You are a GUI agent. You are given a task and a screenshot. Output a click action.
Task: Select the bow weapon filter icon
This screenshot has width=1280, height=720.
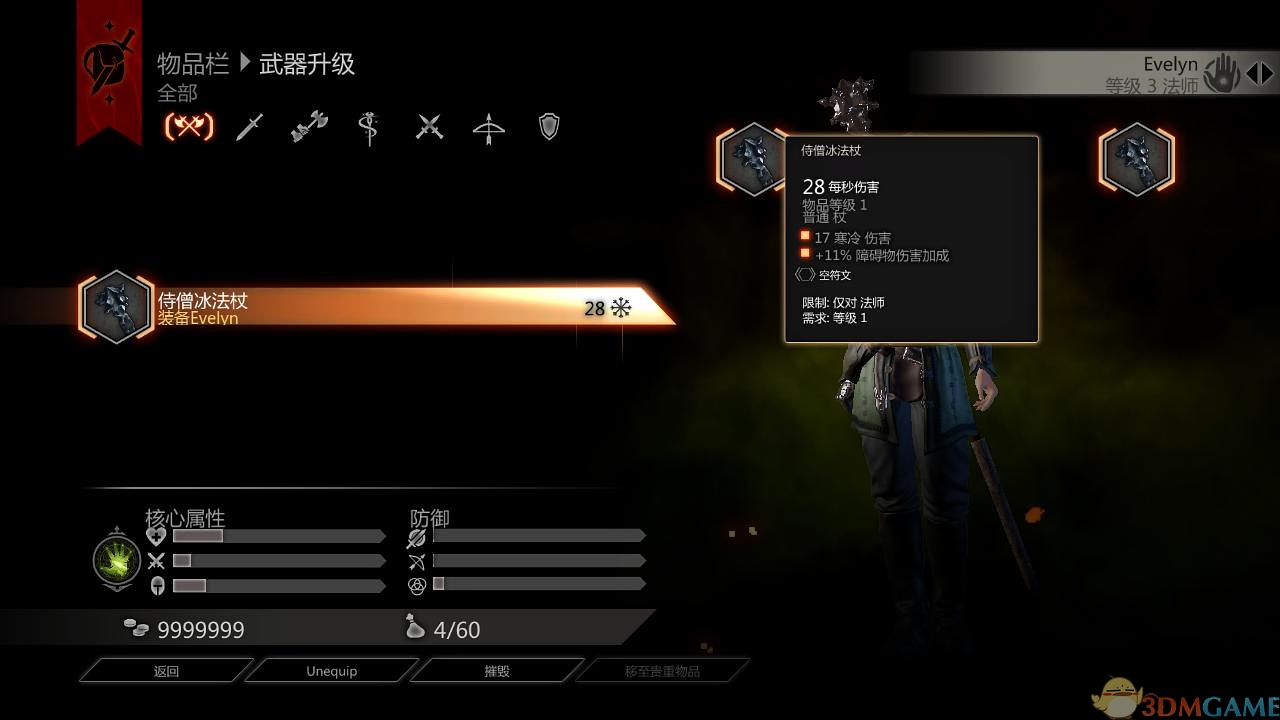click(x=489, y=125)
